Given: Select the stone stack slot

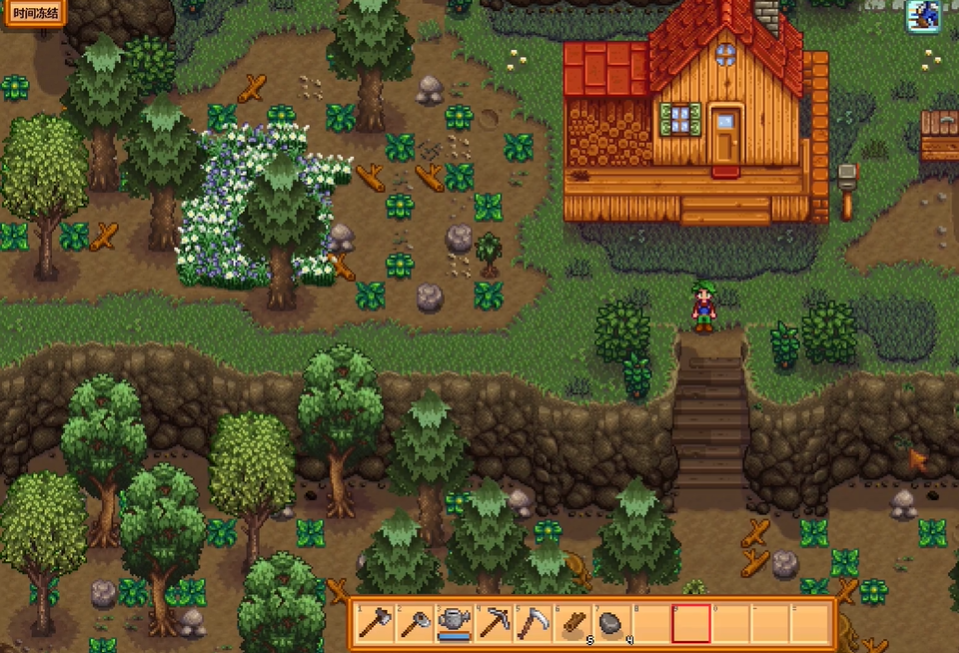Looking at the screenshot, I should coord(611,623).
